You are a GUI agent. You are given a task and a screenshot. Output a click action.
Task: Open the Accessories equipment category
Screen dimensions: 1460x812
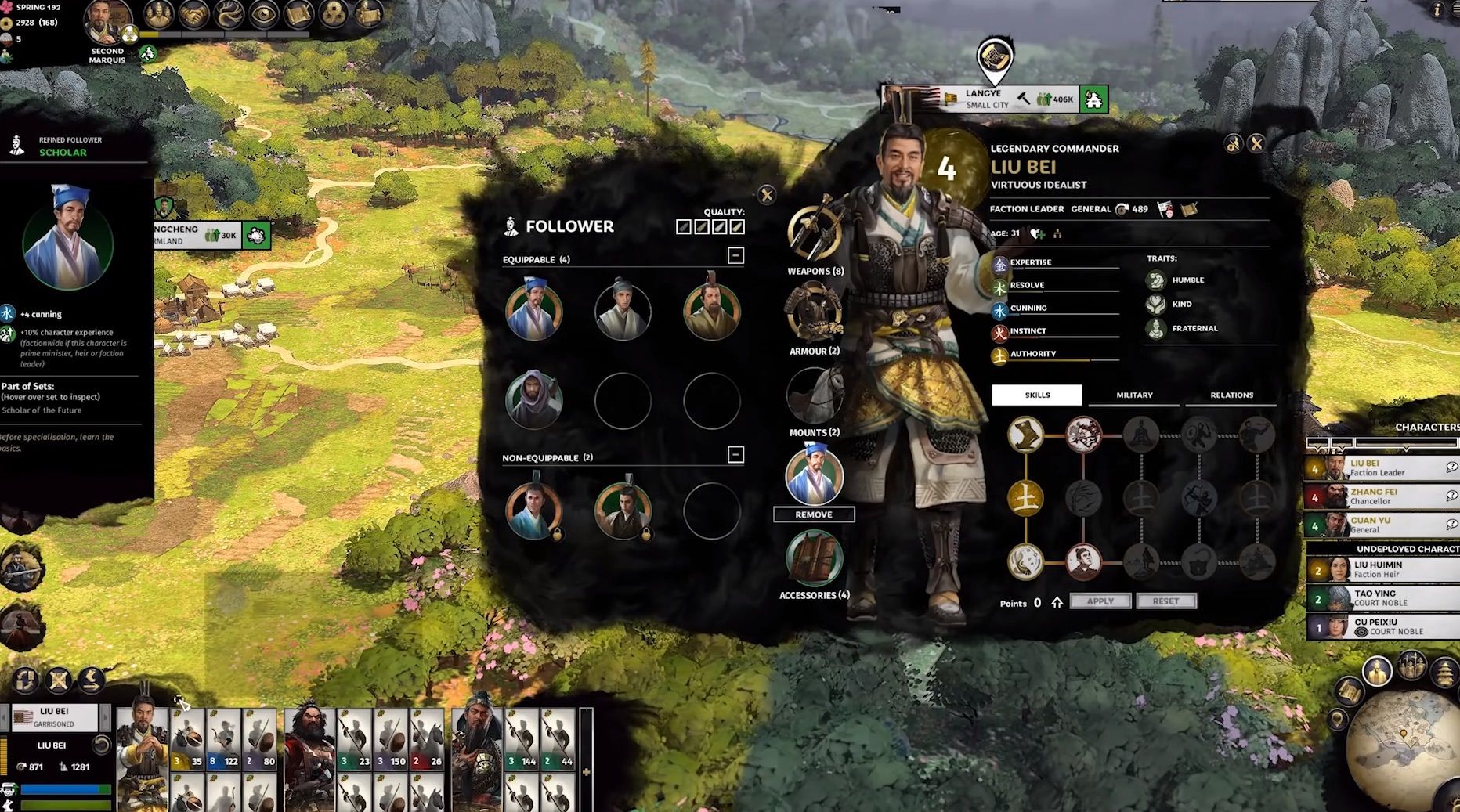[x=815, y=559]
